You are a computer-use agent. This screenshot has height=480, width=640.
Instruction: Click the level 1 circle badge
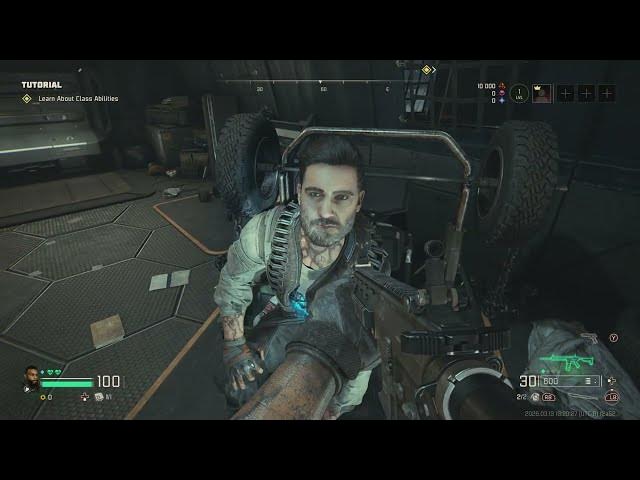(518, 93)
